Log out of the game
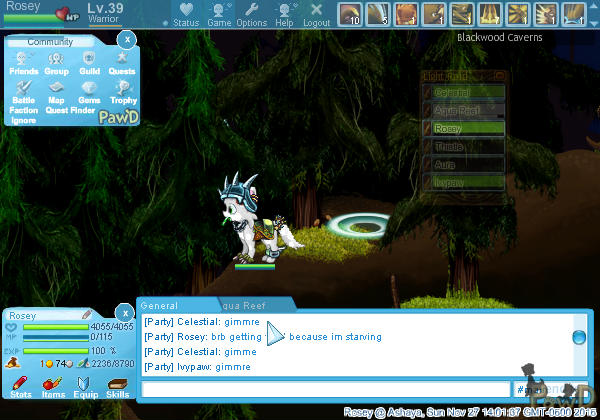 click(x=316, y=13)
